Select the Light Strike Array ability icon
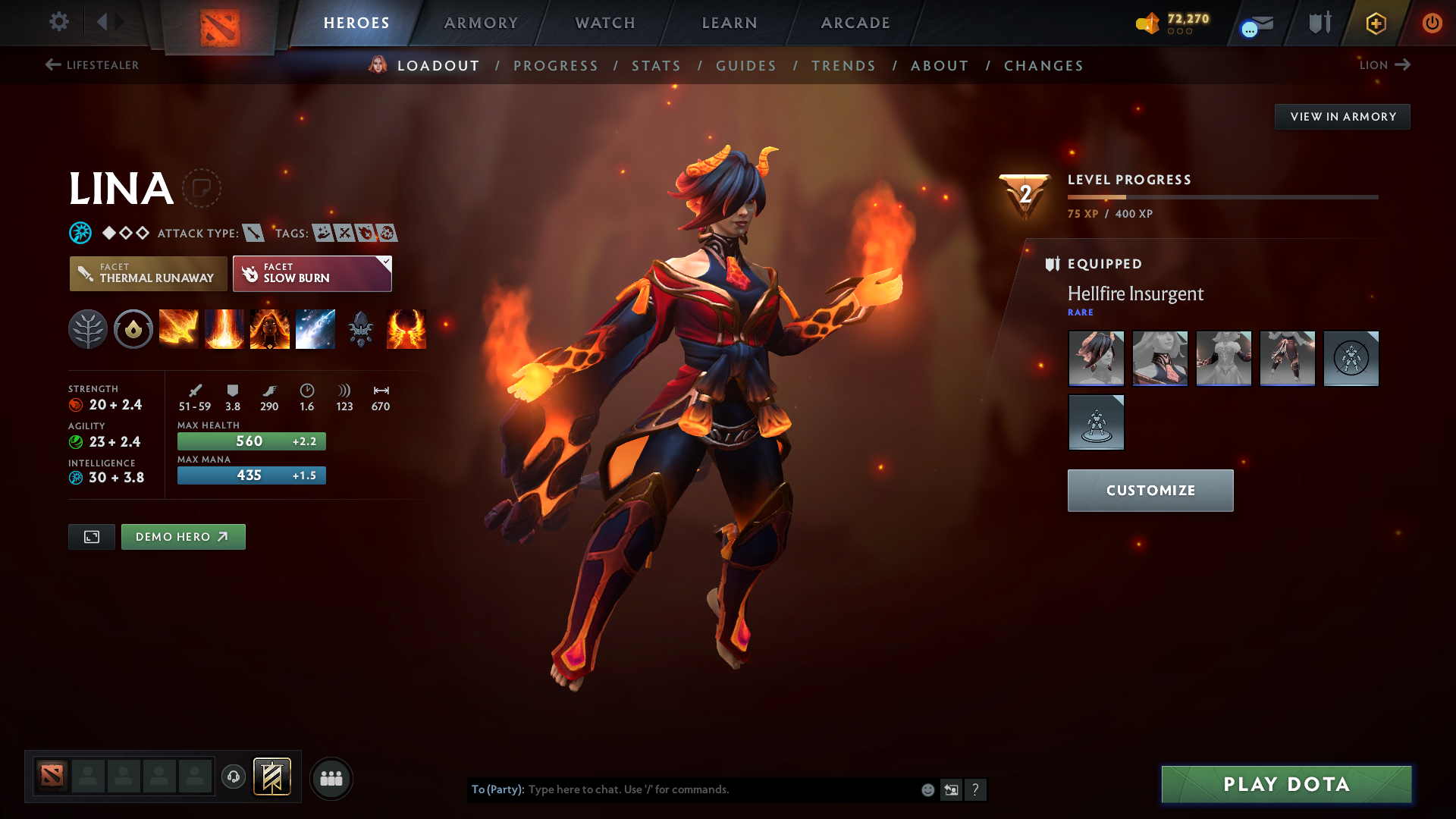1456x819 pixels. tap(224, 328)
